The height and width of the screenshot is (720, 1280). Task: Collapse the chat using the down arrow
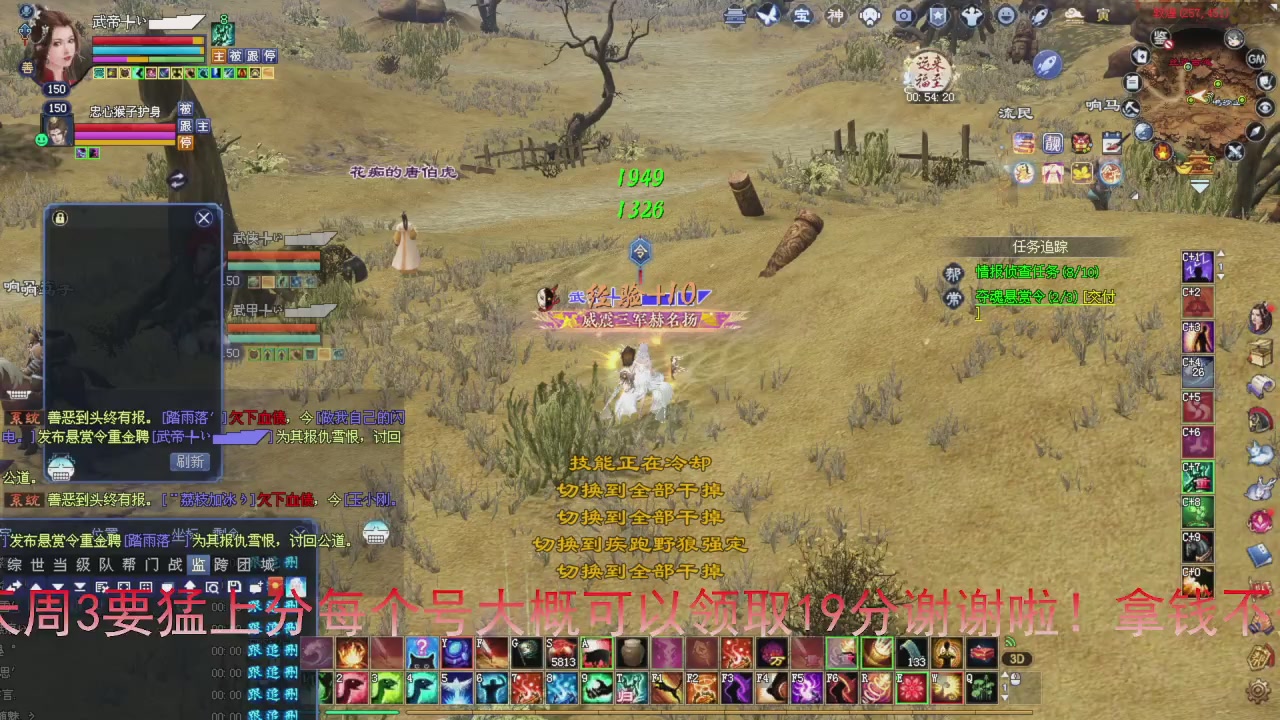pyautogui.click(x=58, y=586)
